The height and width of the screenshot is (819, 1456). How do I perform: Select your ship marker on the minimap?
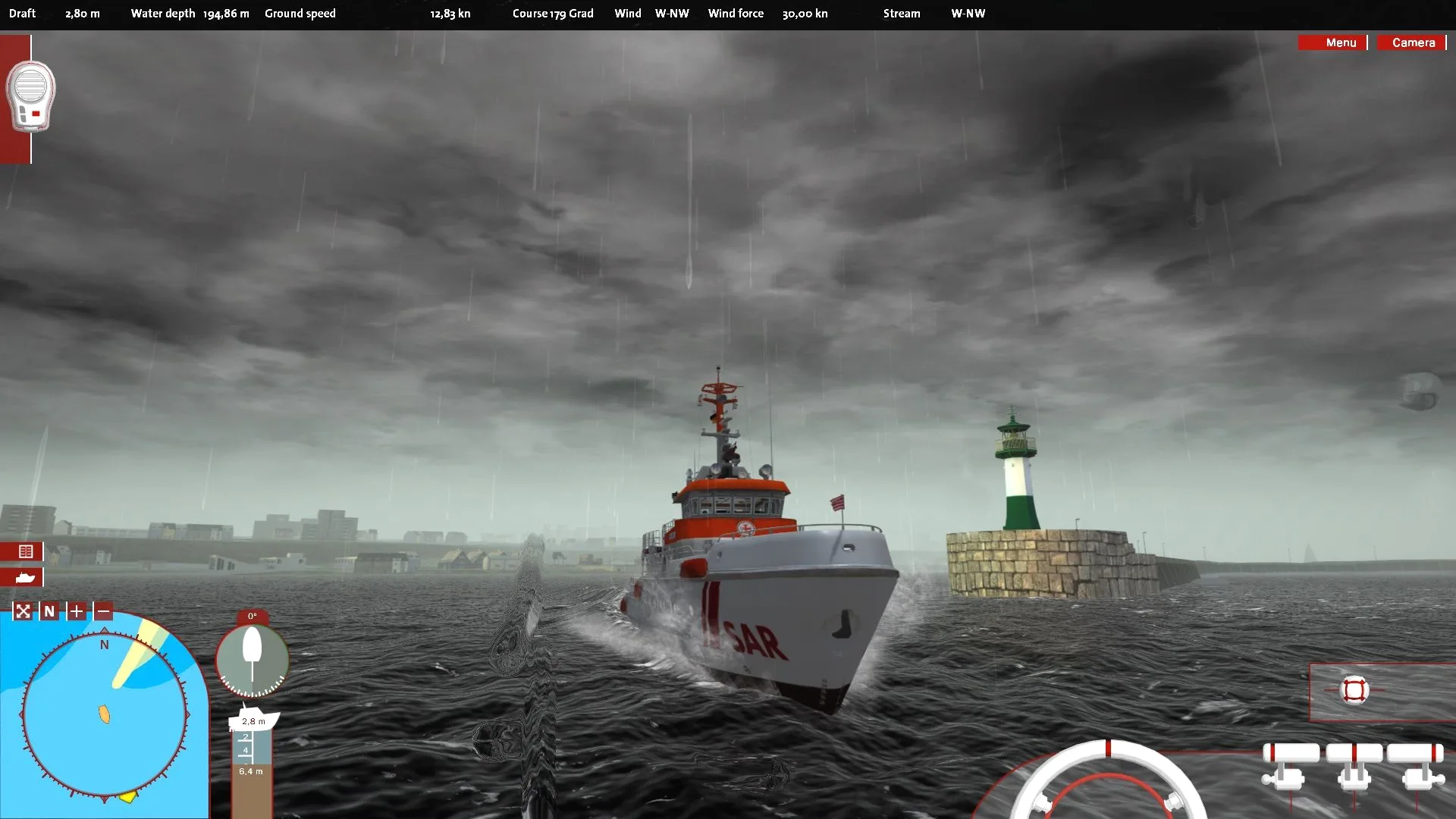[104, 713]
